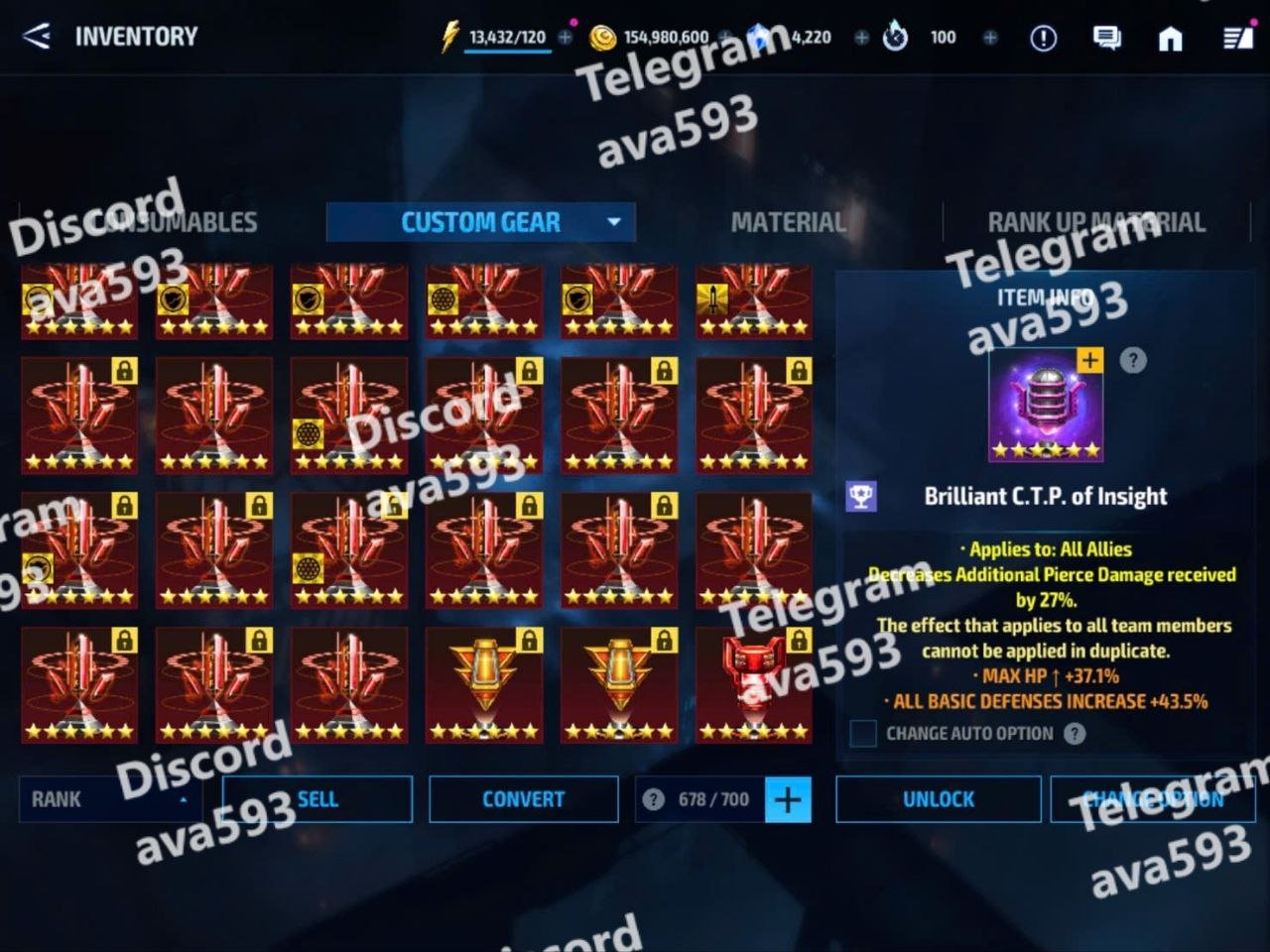Go back using the arrow beside Inventory

coord(36,37)
